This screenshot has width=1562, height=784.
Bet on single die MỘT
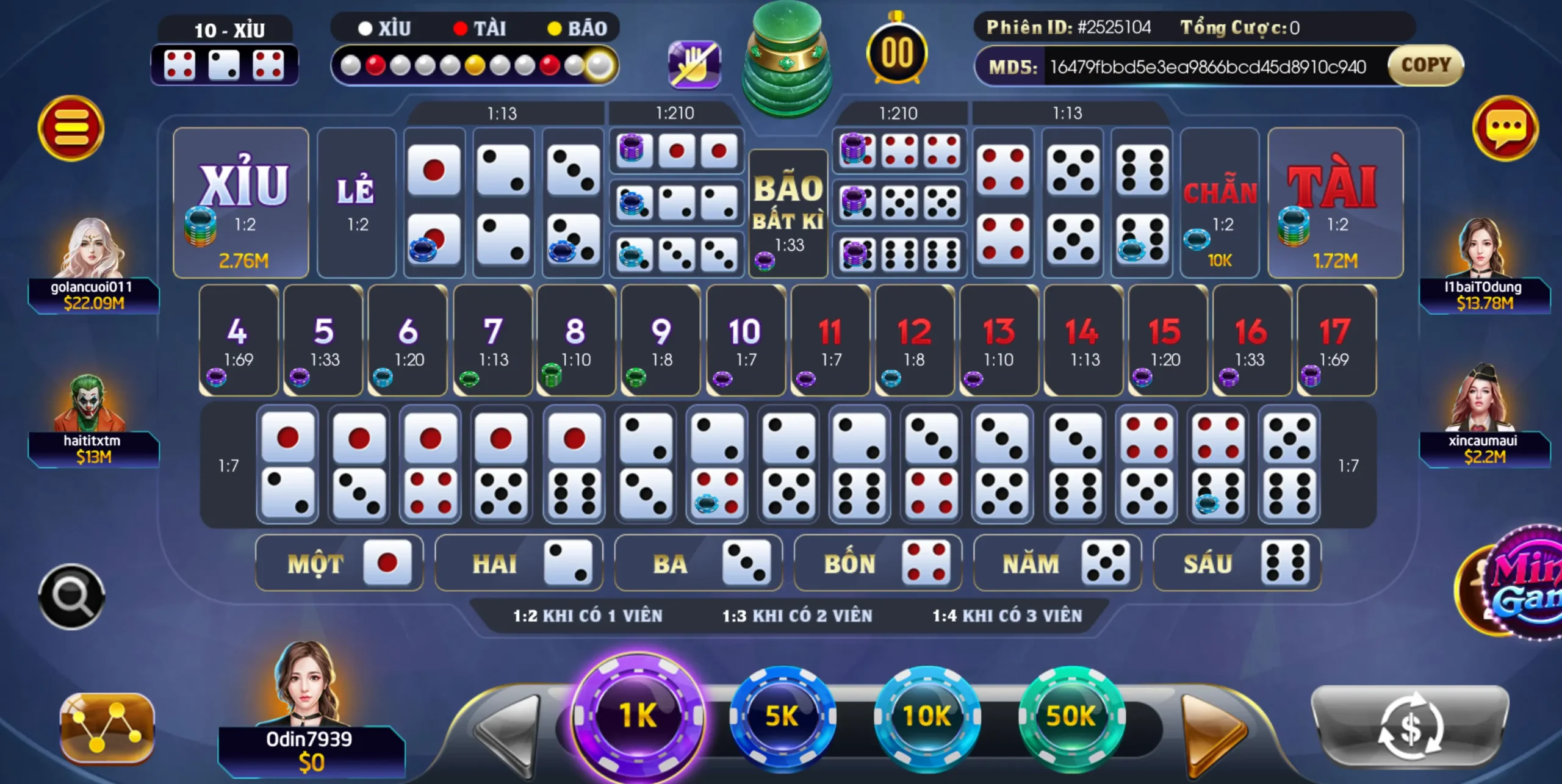(x=339, y=563)
